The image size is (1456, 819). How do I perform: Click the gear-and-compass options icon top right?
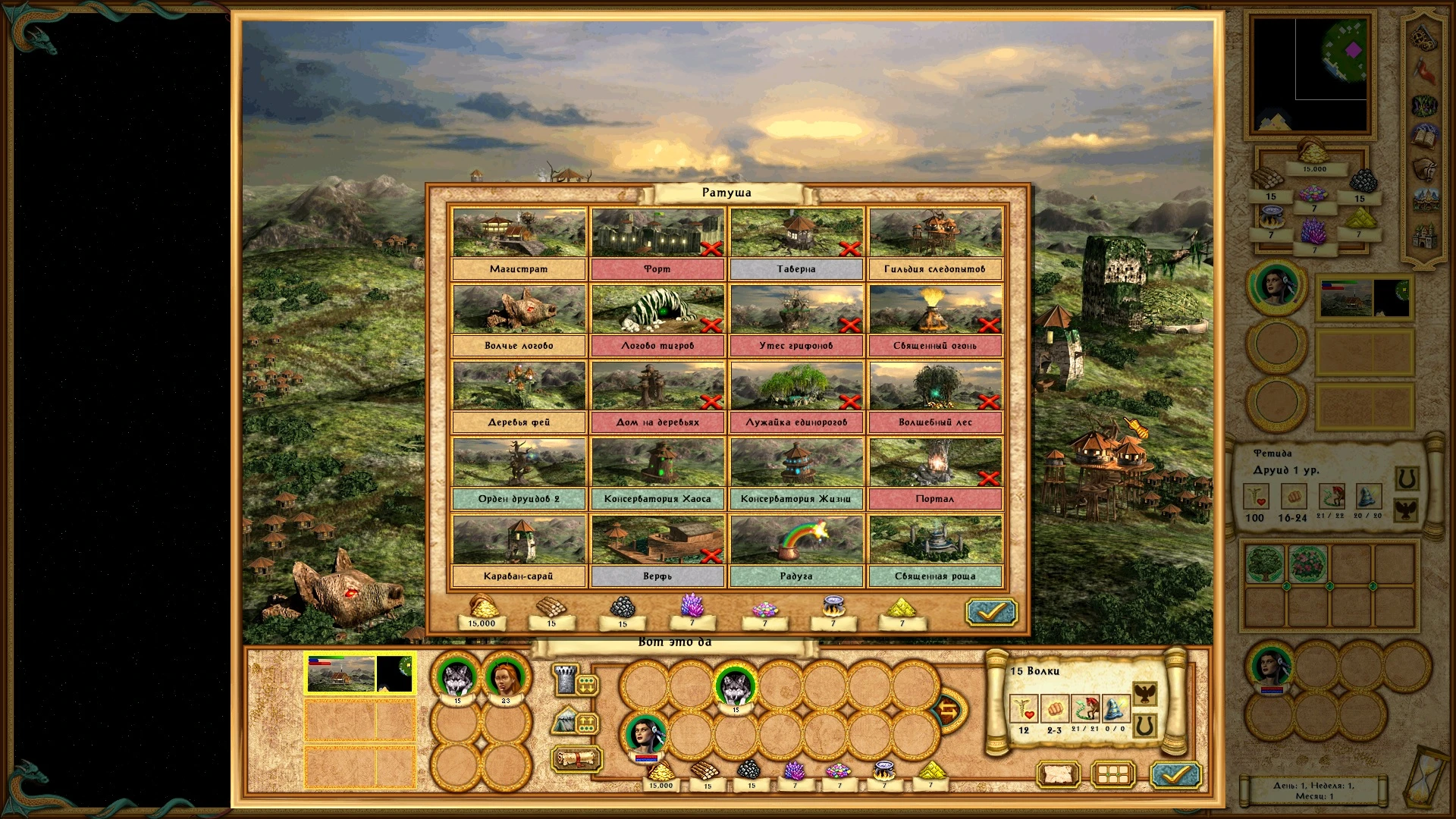pyautogui.click(x=1423, y=38)
